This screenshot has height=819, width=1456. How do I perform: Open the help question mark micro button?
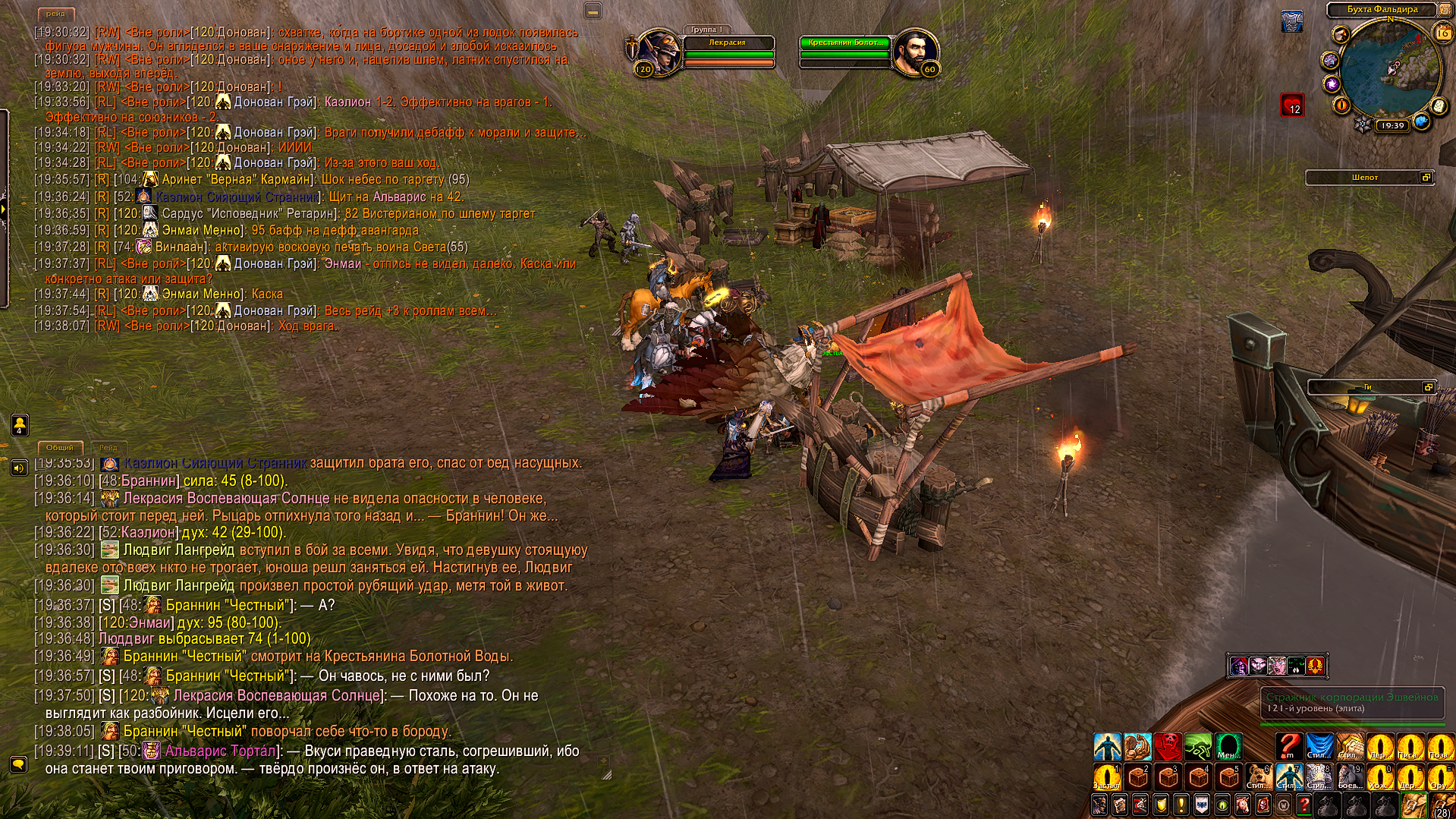(x=1304, y=805)
